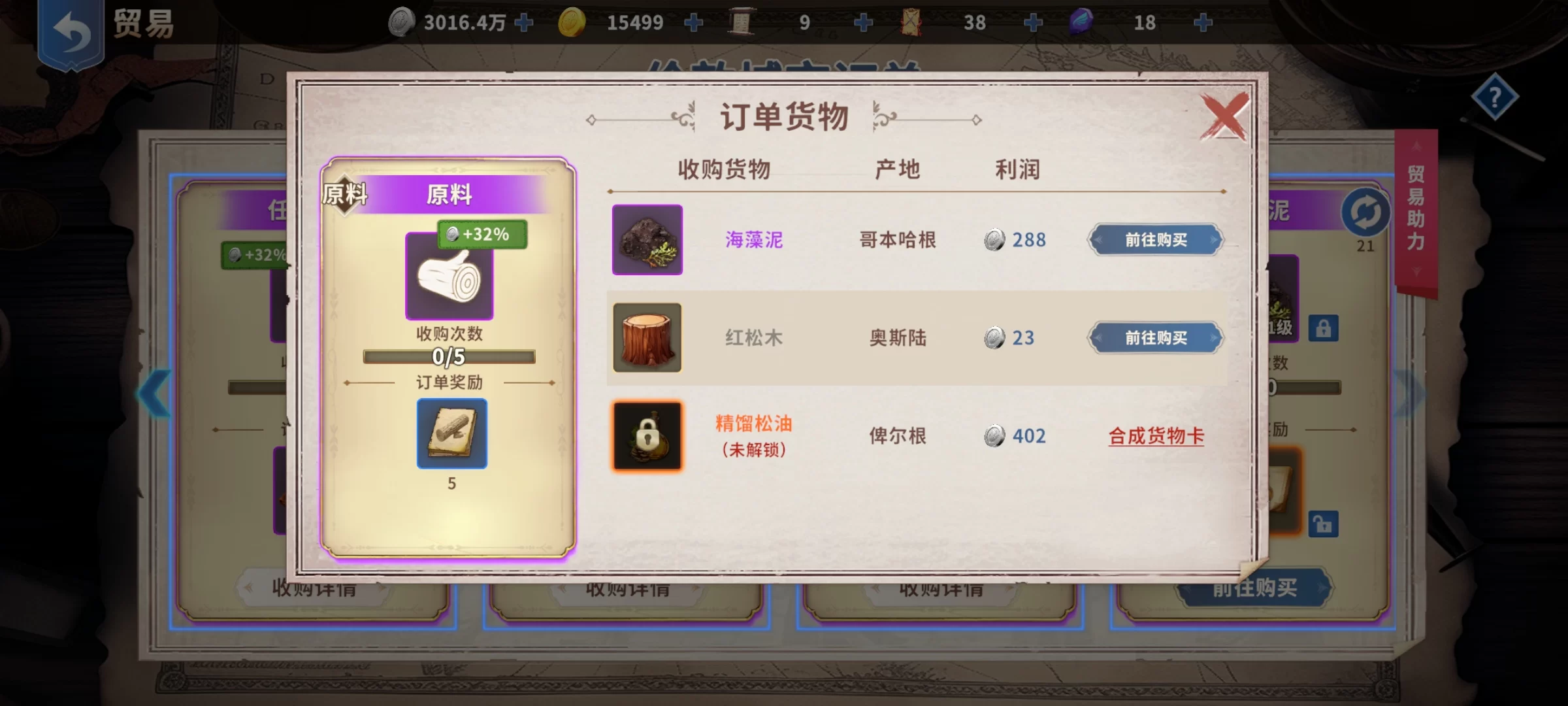
Task: Select the 红松木 tree stump item icon
Action: point(647,338)
